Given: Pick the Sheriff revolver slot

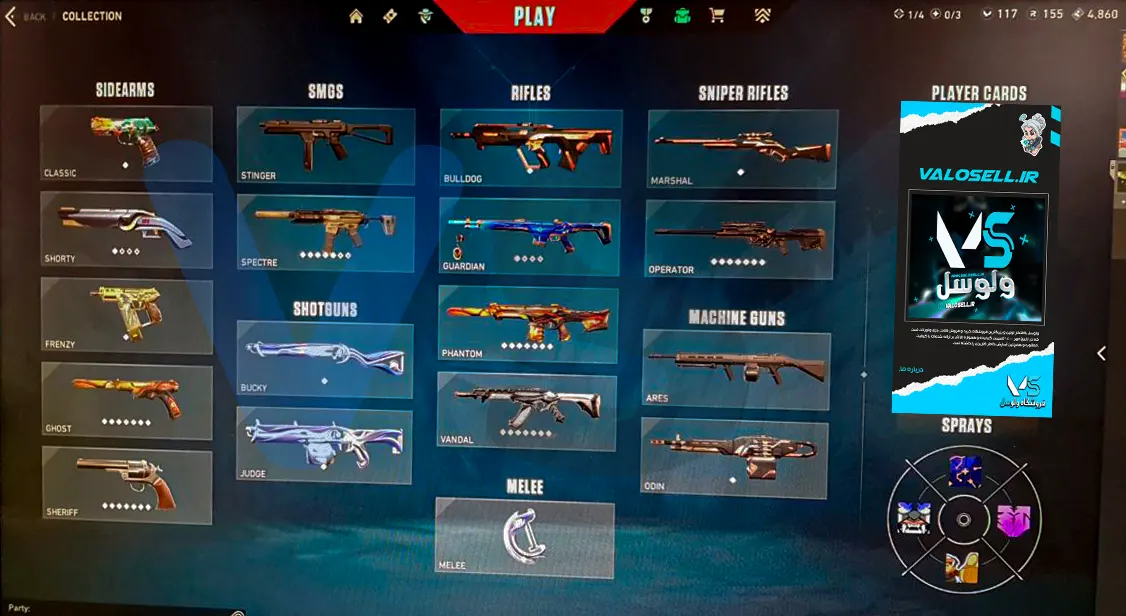Looking at the screenshot, I should [126, 486].
